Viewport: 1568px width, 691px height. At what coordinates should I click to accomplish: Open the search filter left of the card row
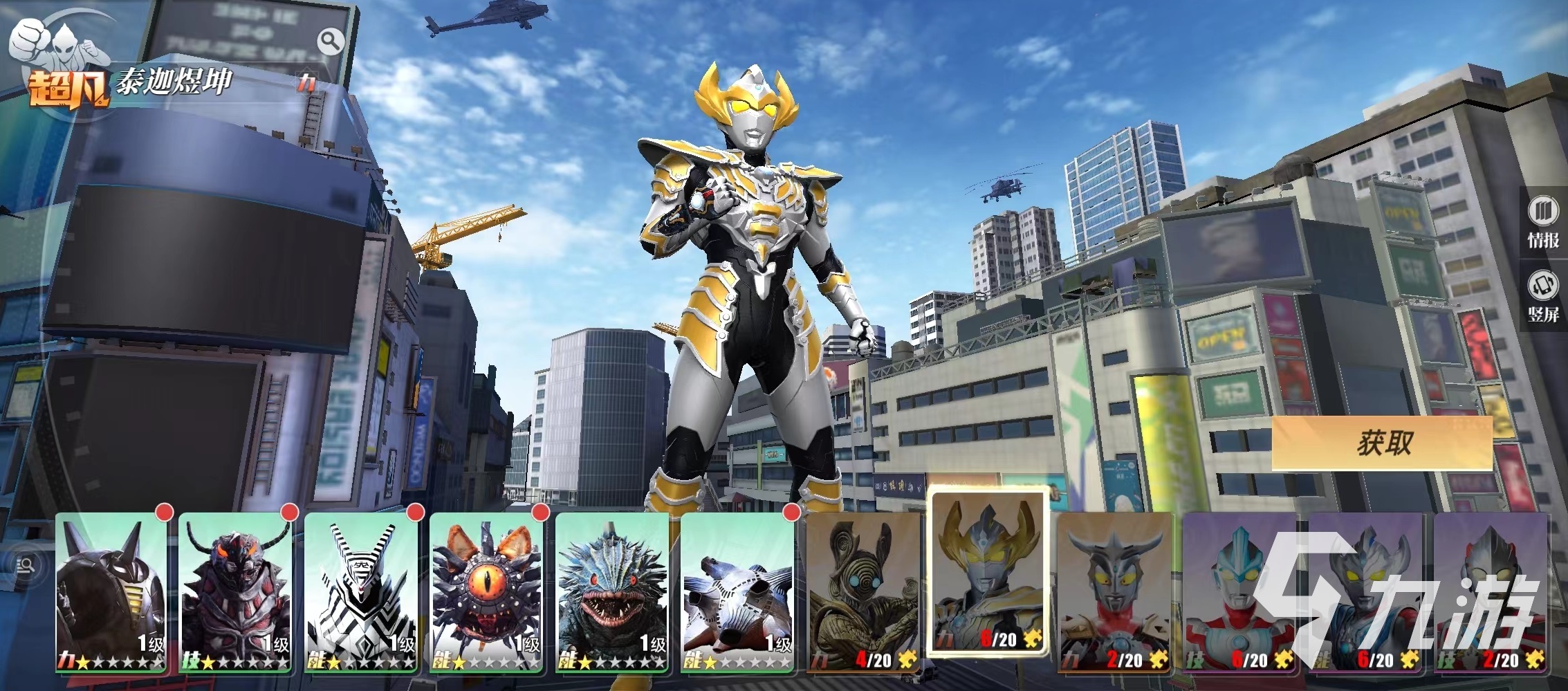[26, 566]
